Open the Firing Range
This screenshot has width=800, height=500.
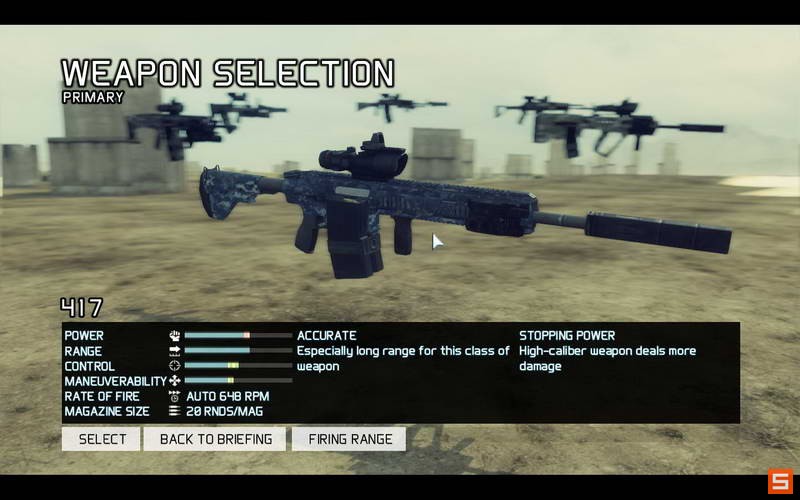click(349, 439)
